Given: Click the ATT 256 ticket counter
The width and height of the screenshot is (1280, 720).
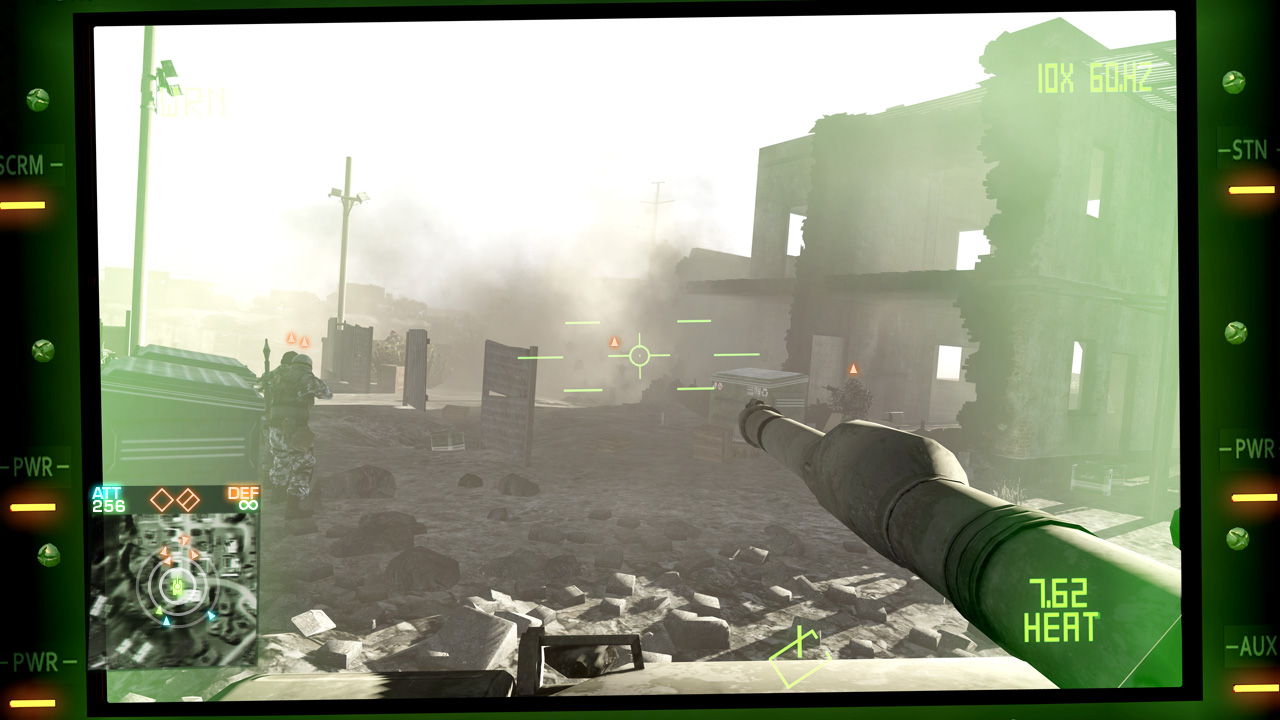Looking at the screenshot, I should tap(105, 498).
